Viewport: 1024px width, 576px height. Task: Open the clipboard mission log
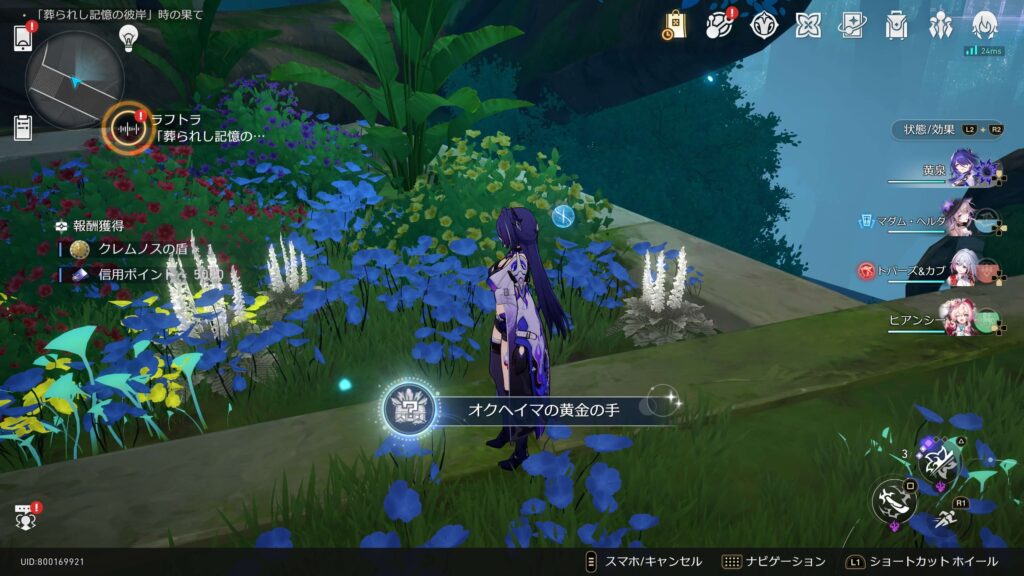pyautogui.click(x=23, y=127)
